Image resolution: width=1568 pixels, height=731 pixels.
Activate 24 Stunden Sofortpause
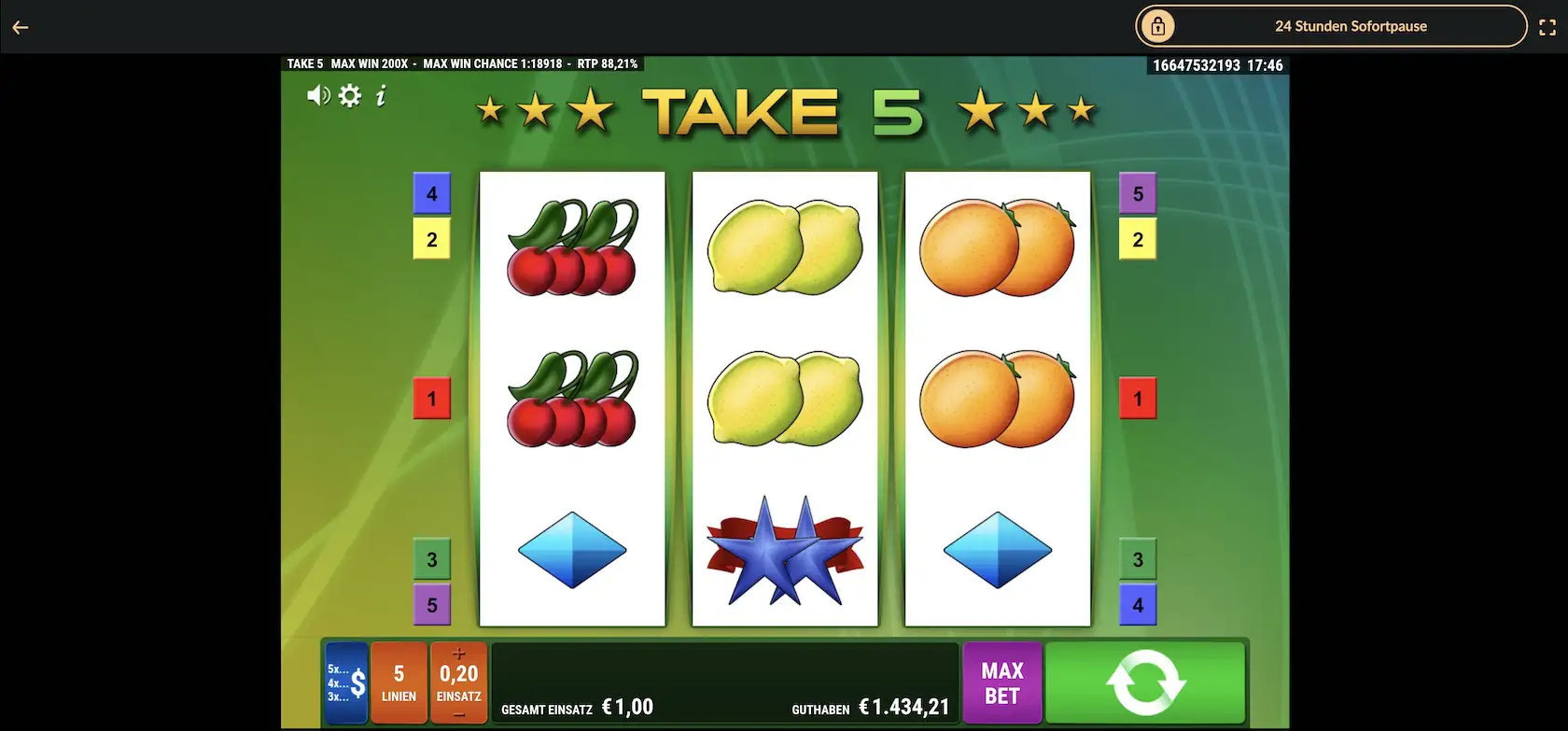coord(1351,26)
